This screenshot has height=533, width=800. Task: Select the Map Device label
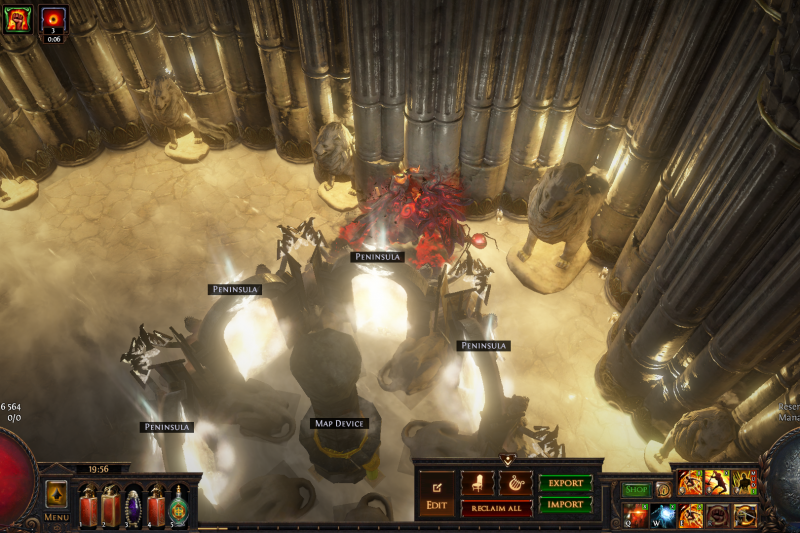pyautogui.click(x=340, y=424)
